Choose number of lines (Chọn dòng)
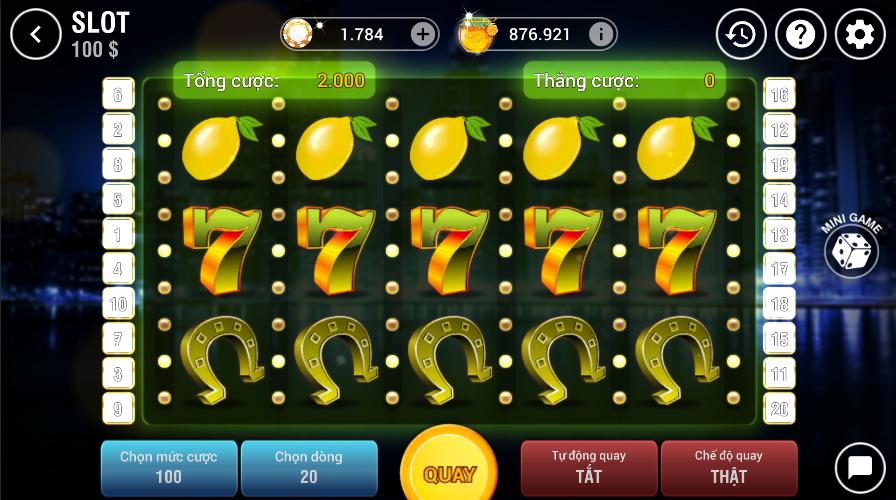Viewport: 896px width, 500px height. tap(309, 467)
